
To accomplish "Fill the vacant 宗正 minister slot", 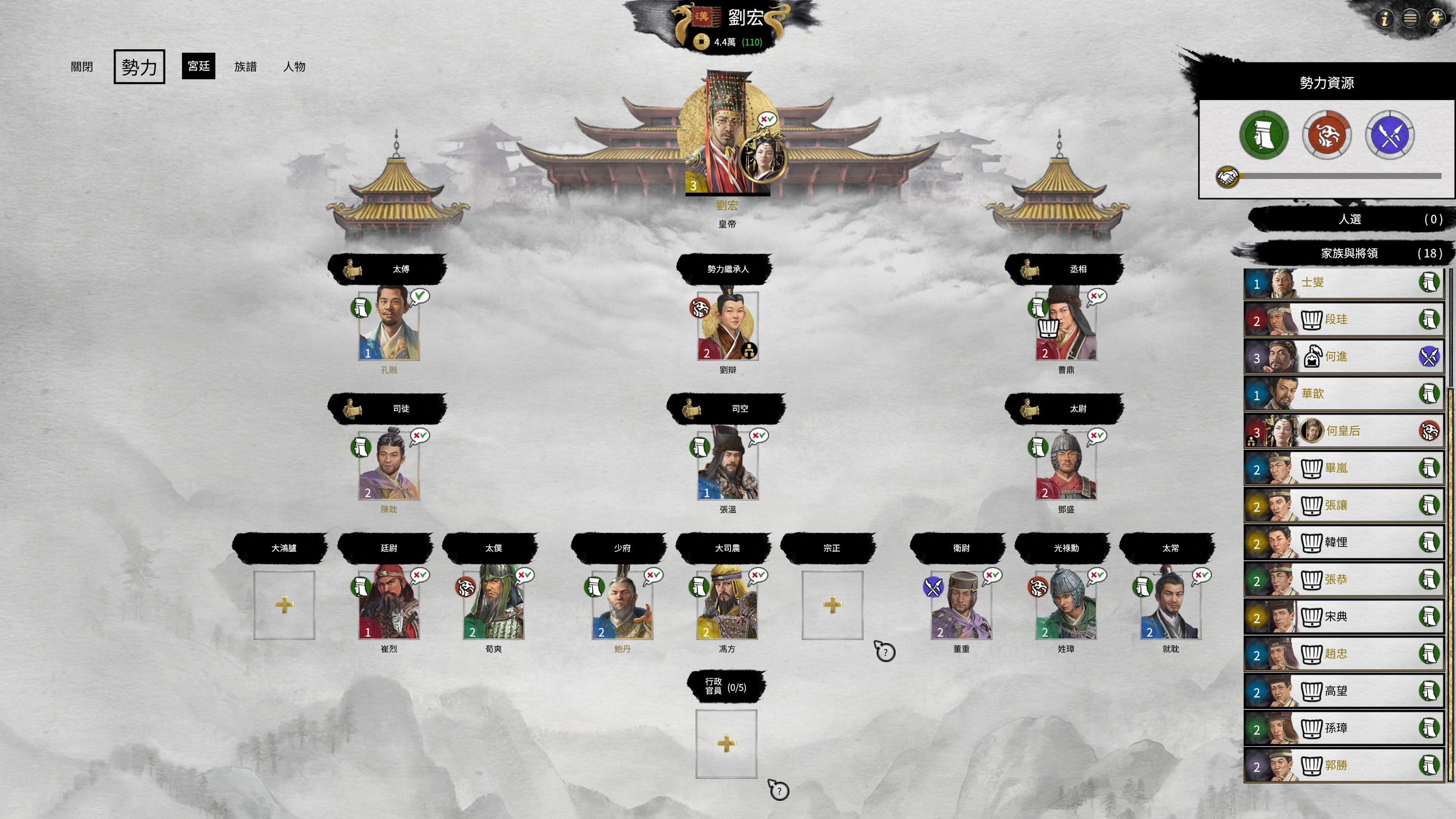I will (x=832, y=605).
